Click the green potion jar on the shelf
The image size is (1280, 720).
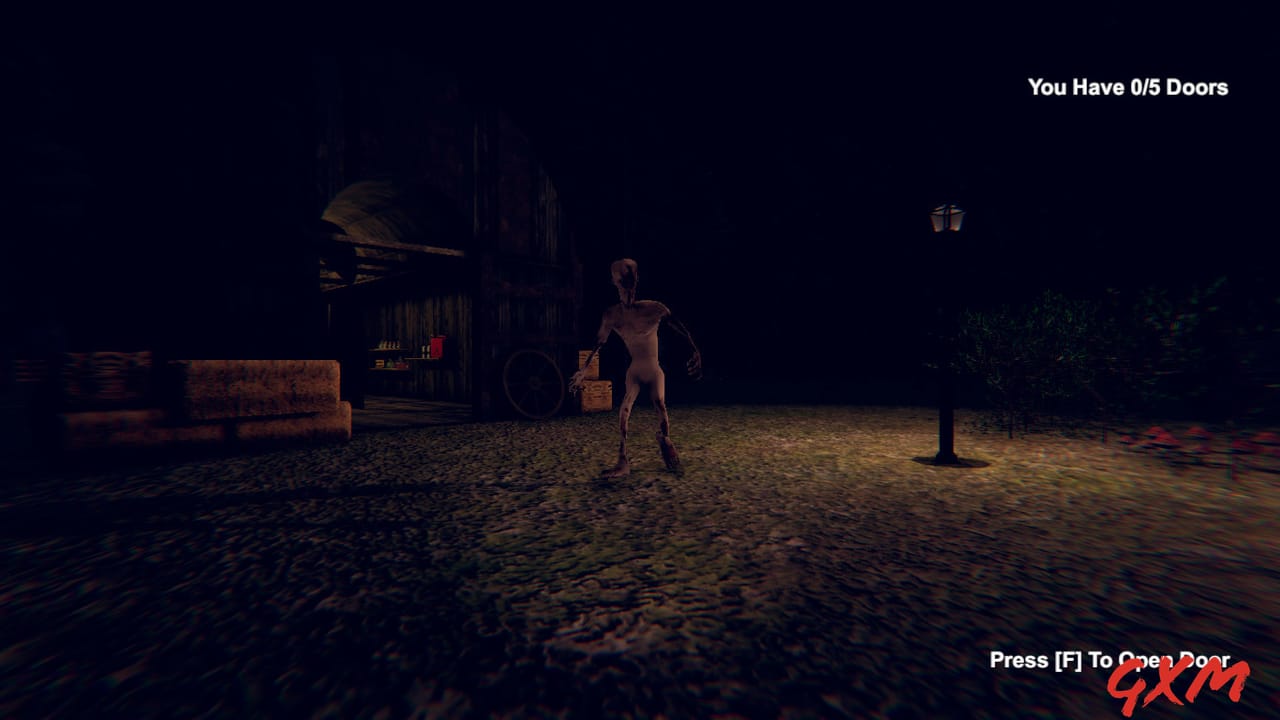[x=390, y=364]
